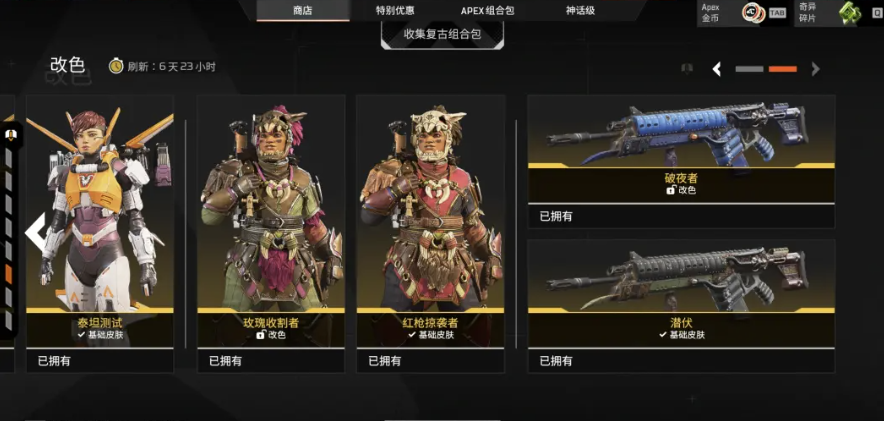Select the APEX组合包 tab

click(487, 11)
